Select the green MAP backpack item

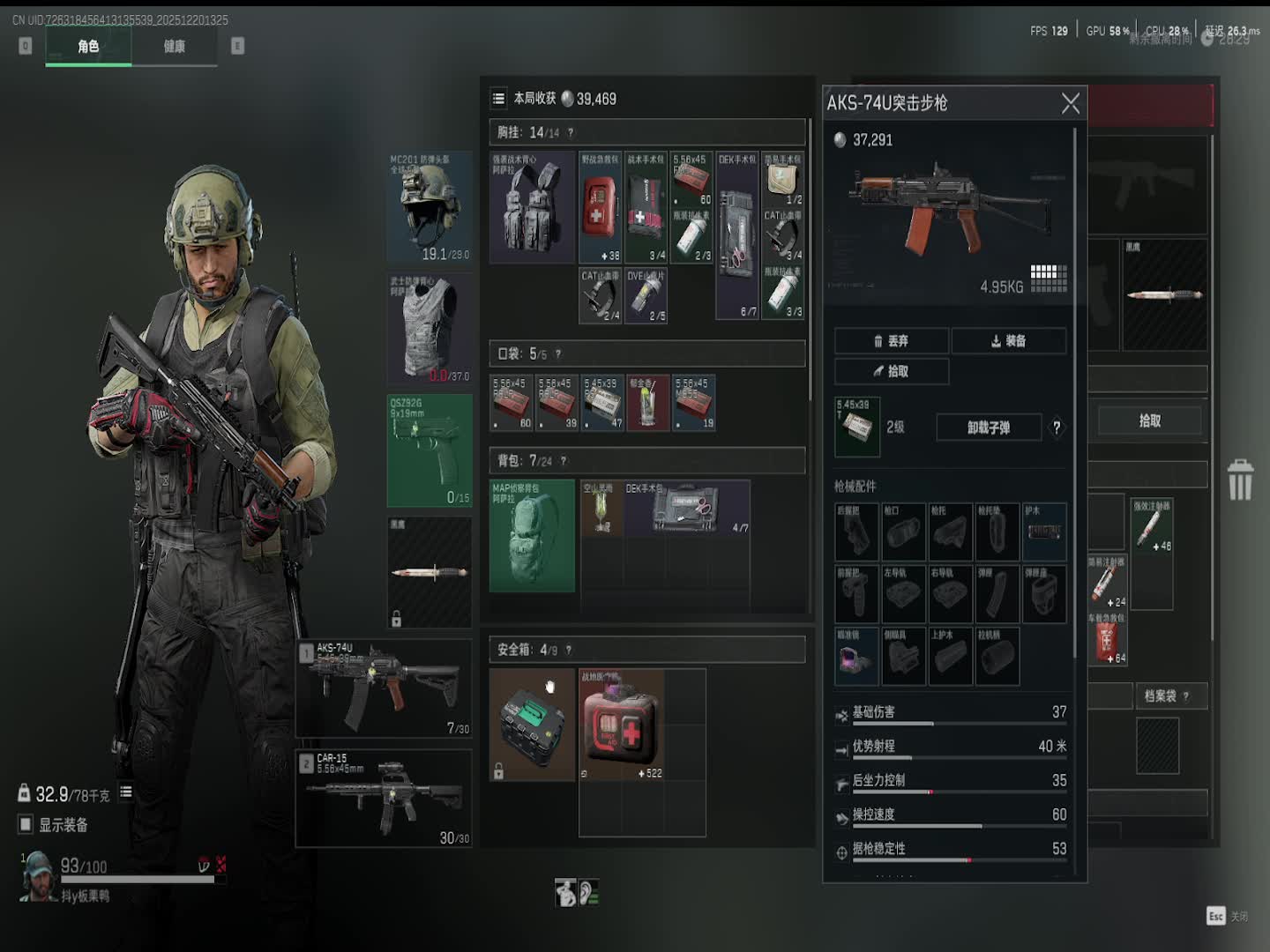(x=532, y=536)
